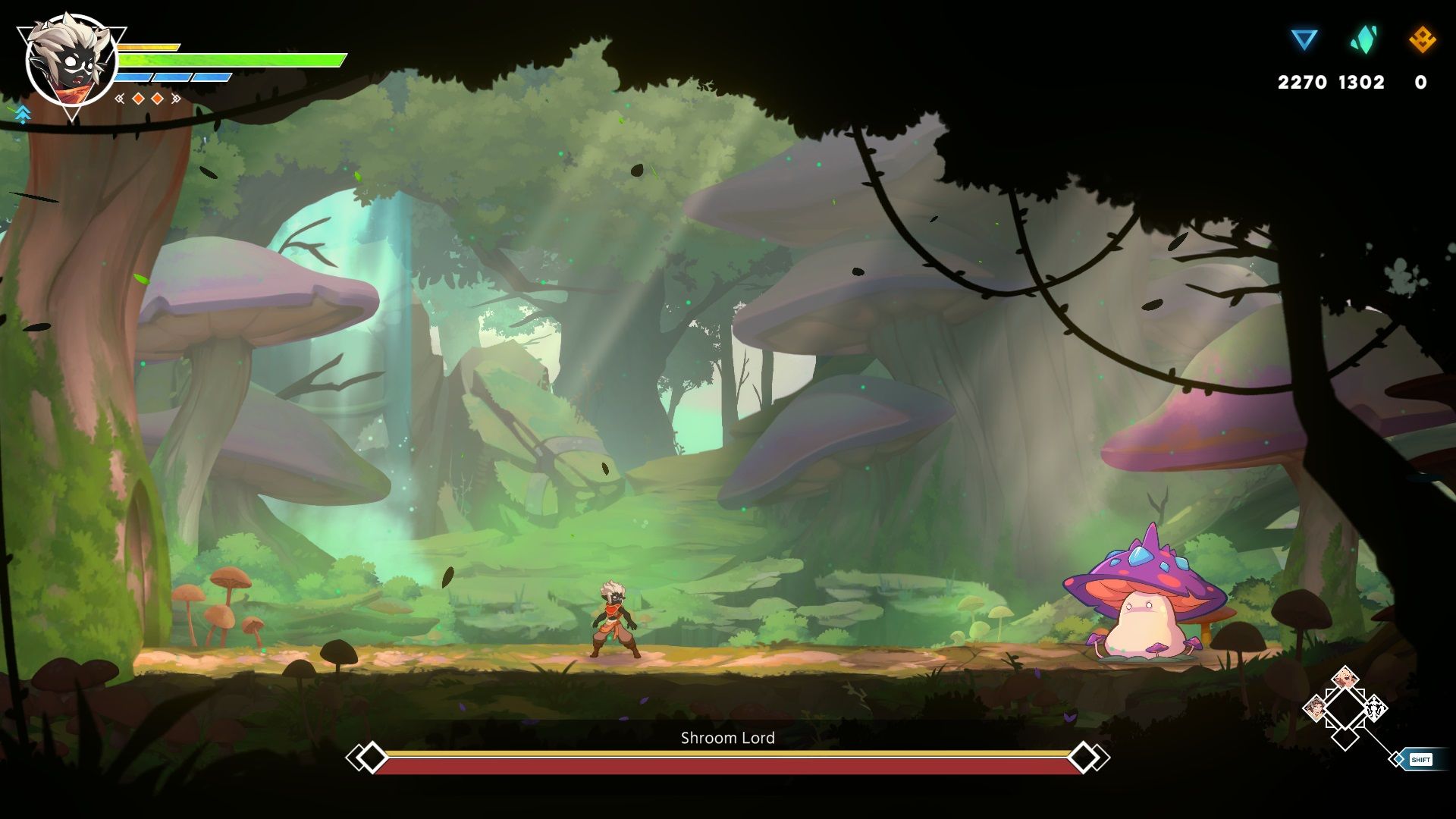Click the white-haired hero portrait
The image size is (1456, 819).
pyautogui.click(x=71, y=62)
